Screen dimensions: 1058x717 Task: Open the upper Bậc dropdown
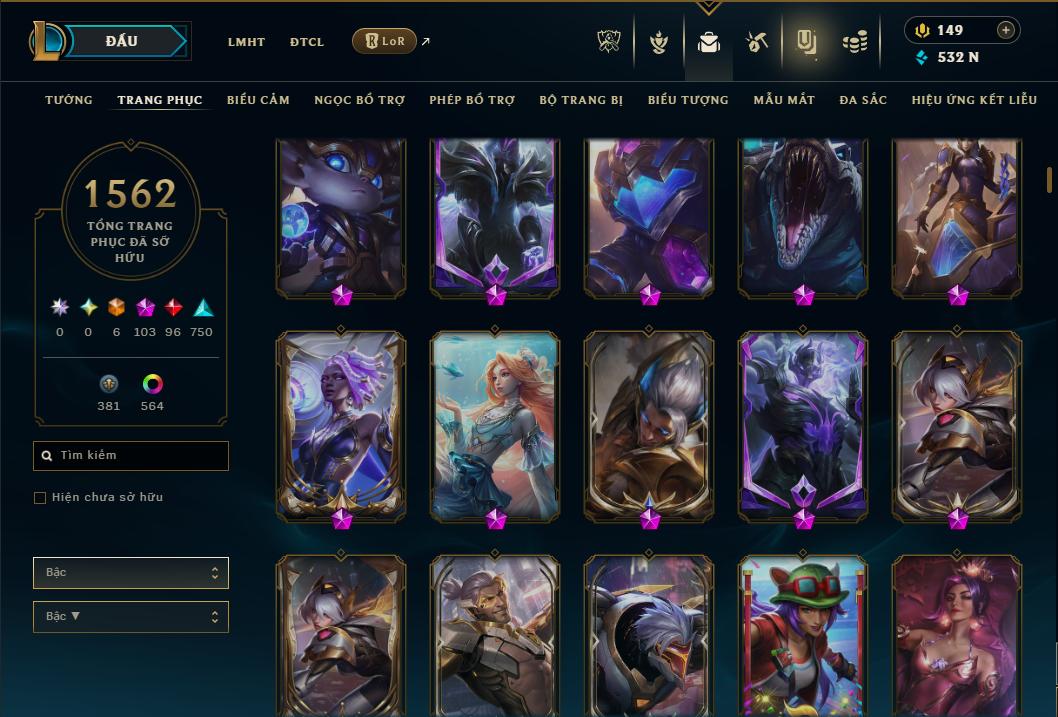[131, 573]
